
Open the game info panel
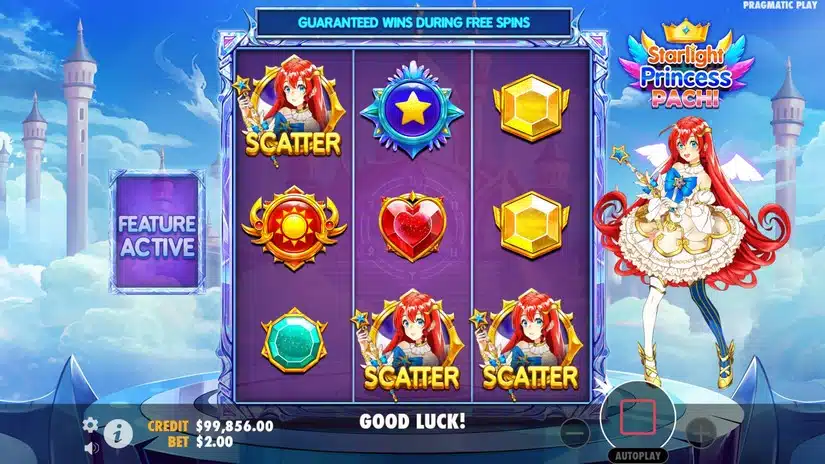(x=118, y=432)
